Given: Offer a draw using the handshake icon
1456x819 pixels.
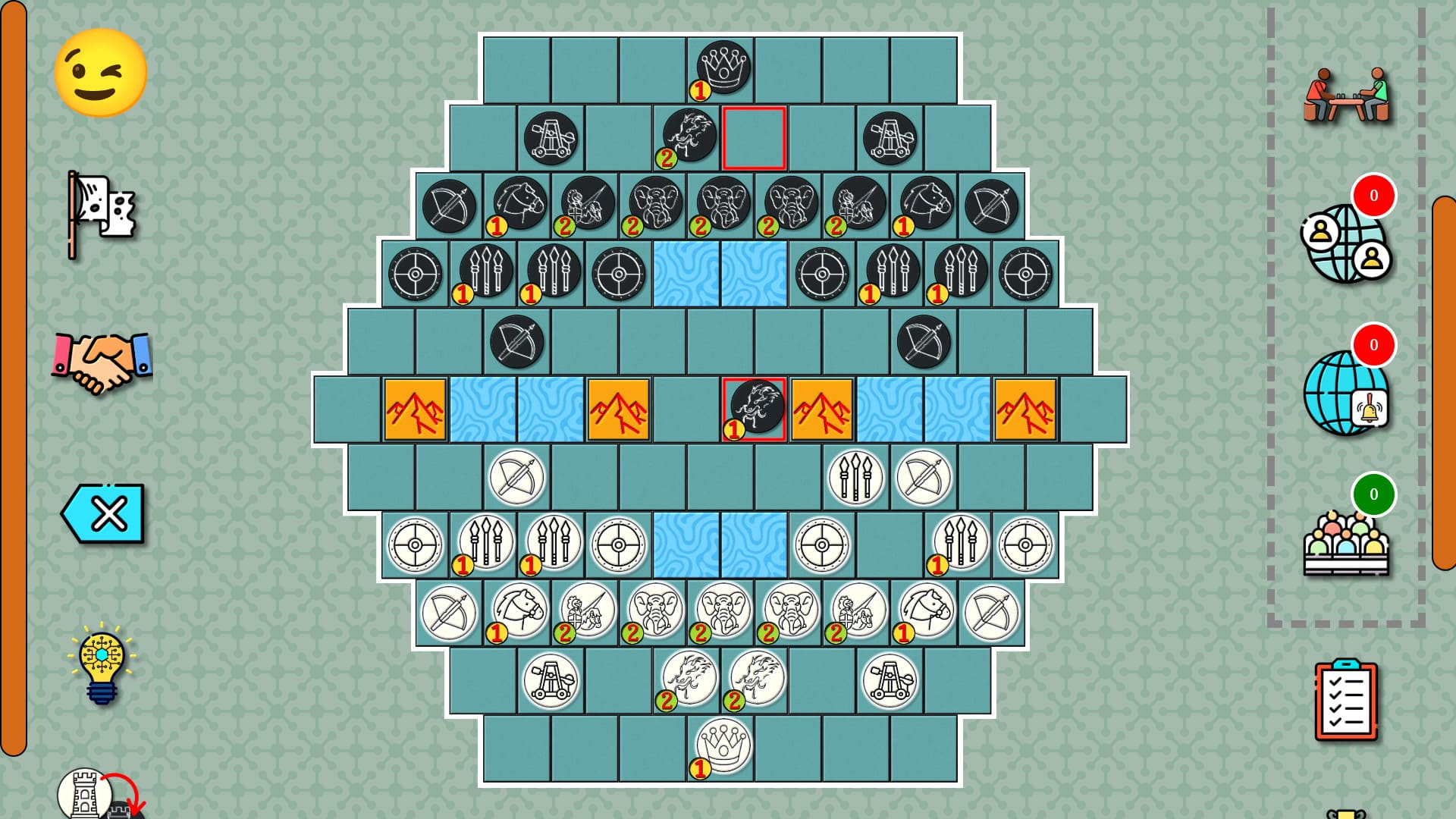Looking at the screenshot, I should tap(101, 362).
